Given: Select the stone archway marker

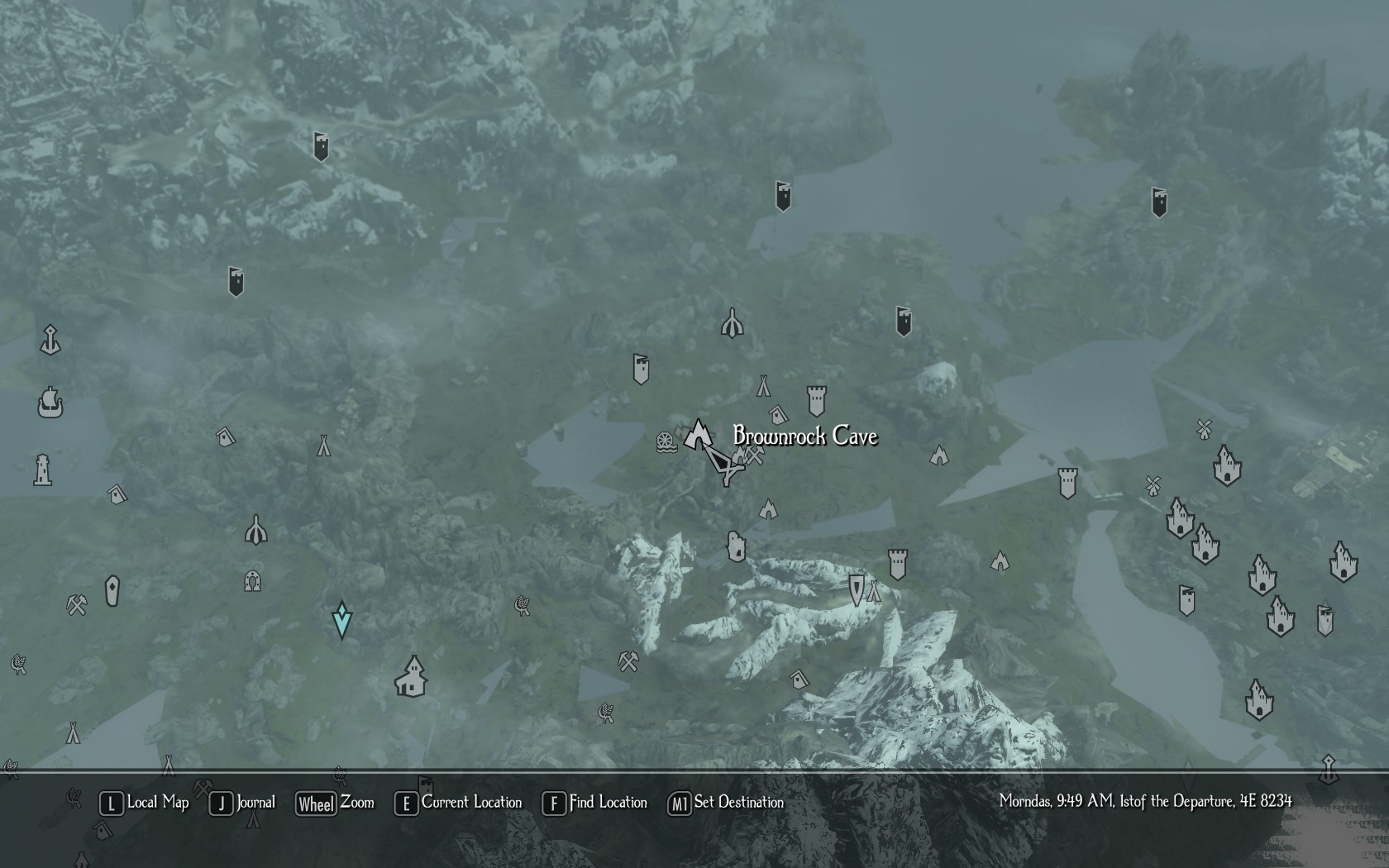Looking at the screenshot, I should (253, 581).
